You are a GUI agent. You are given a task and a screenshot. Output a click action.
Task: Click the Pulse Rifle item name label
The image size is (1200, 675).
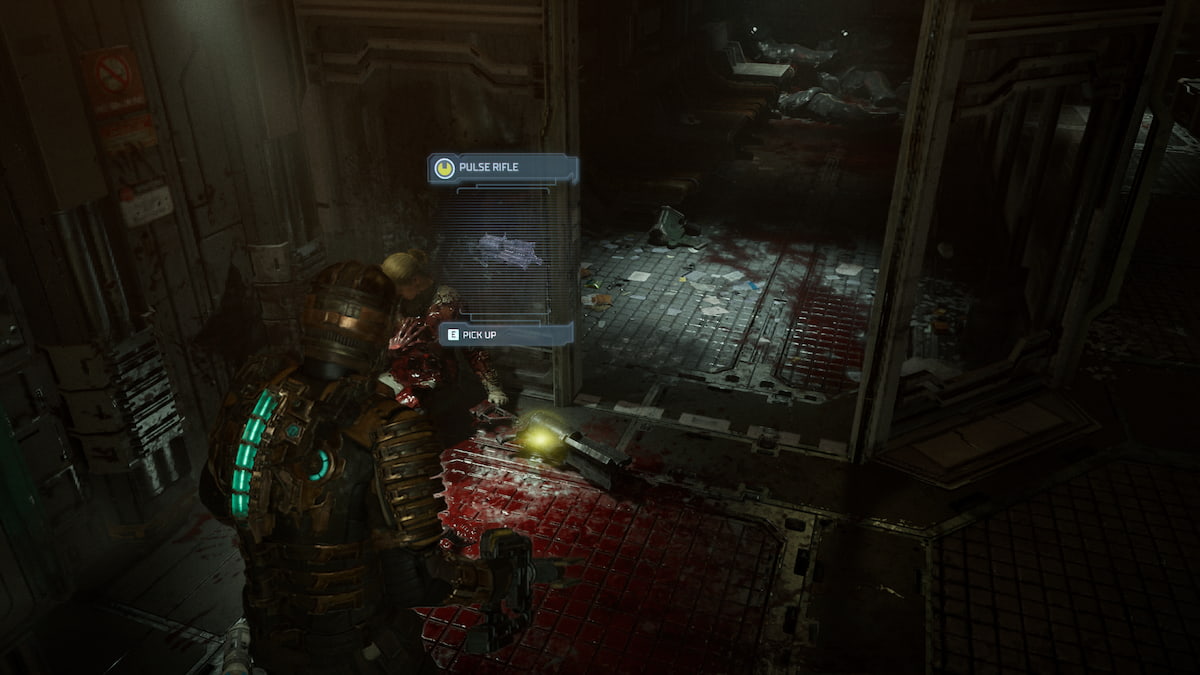click(489, 168)
